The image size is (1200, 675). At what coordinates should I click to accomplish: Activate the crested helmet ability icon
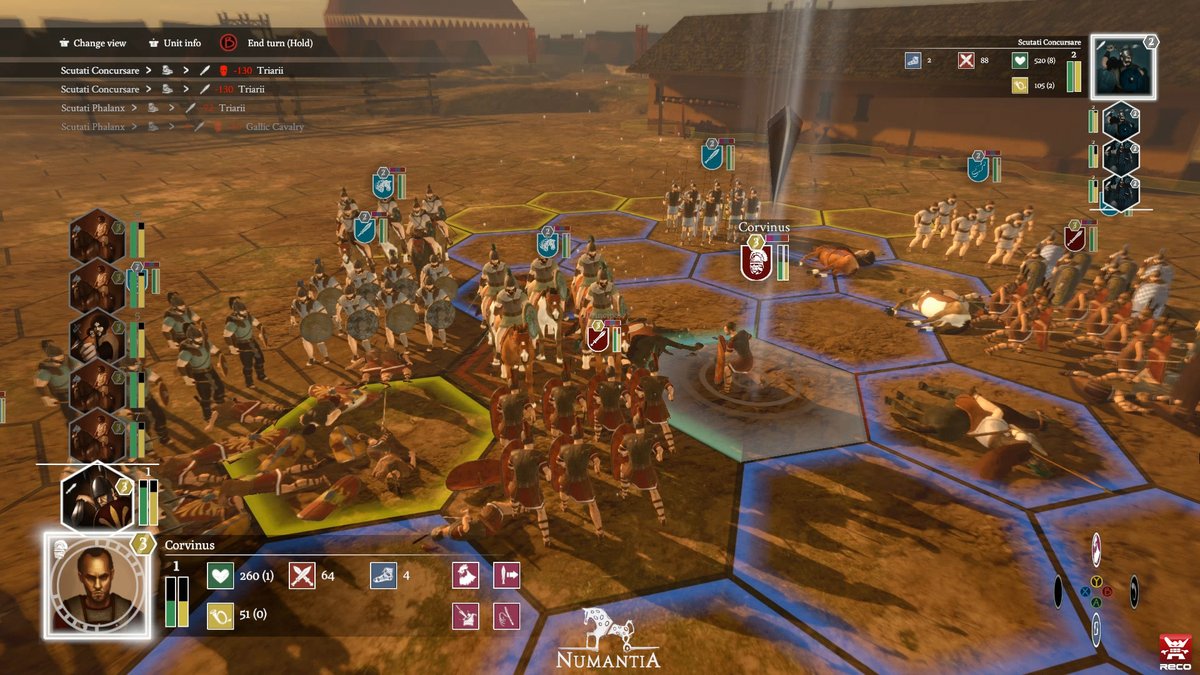tap(466, 575)
